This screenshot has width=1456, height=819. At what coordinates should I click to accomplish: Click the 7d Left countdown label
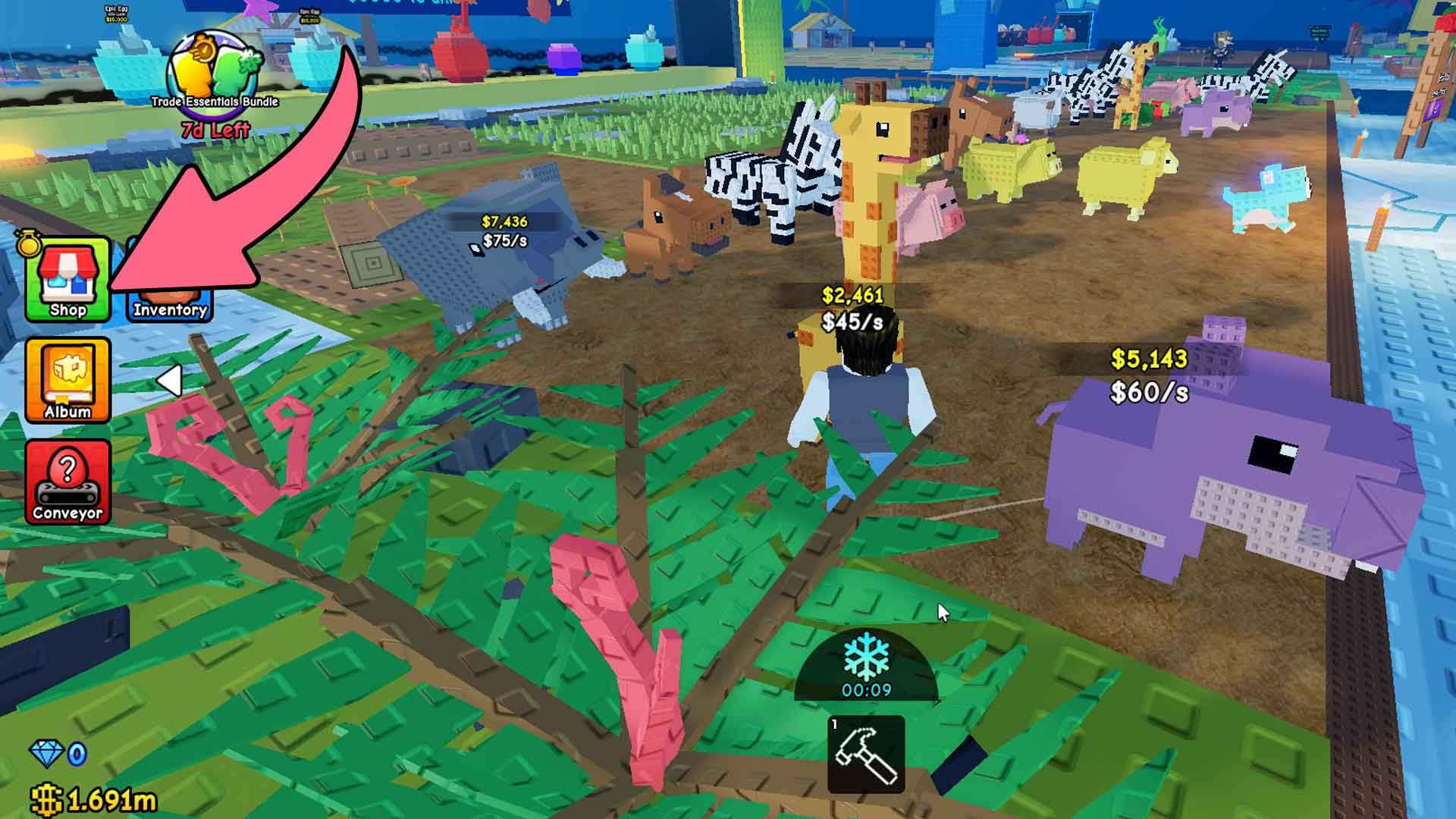[x=215, y=129]
